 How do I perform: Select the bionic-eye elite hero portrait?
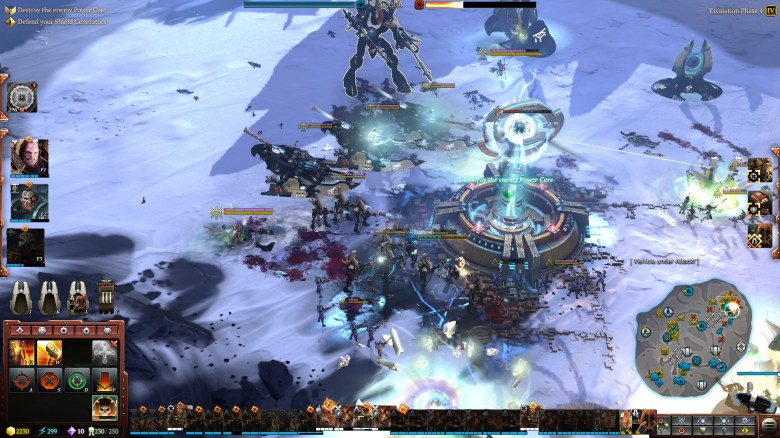(x=28, y=201)
